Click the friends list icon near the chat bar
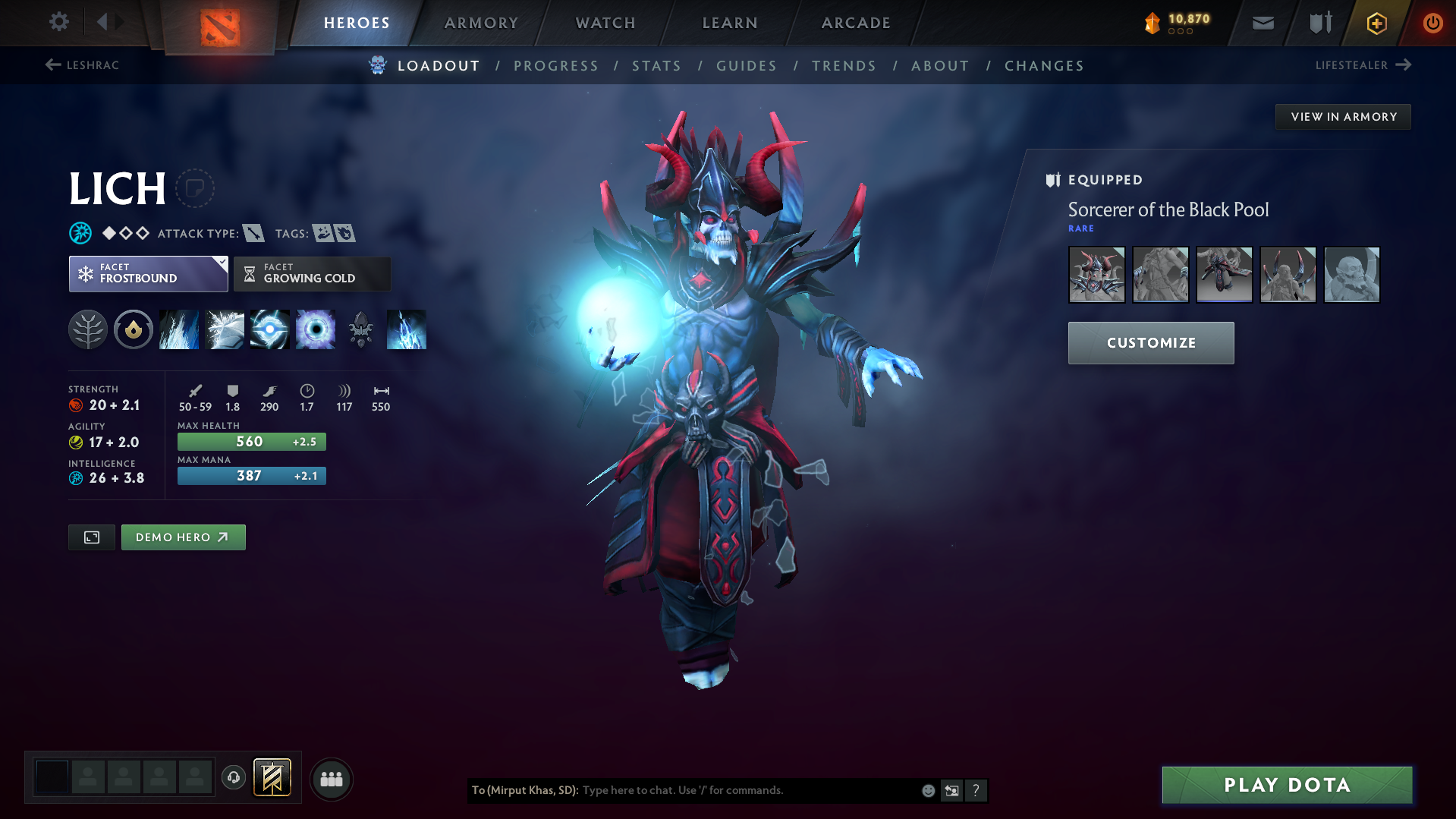This screenshot has width=1456, height=819. tap(331, 779)
